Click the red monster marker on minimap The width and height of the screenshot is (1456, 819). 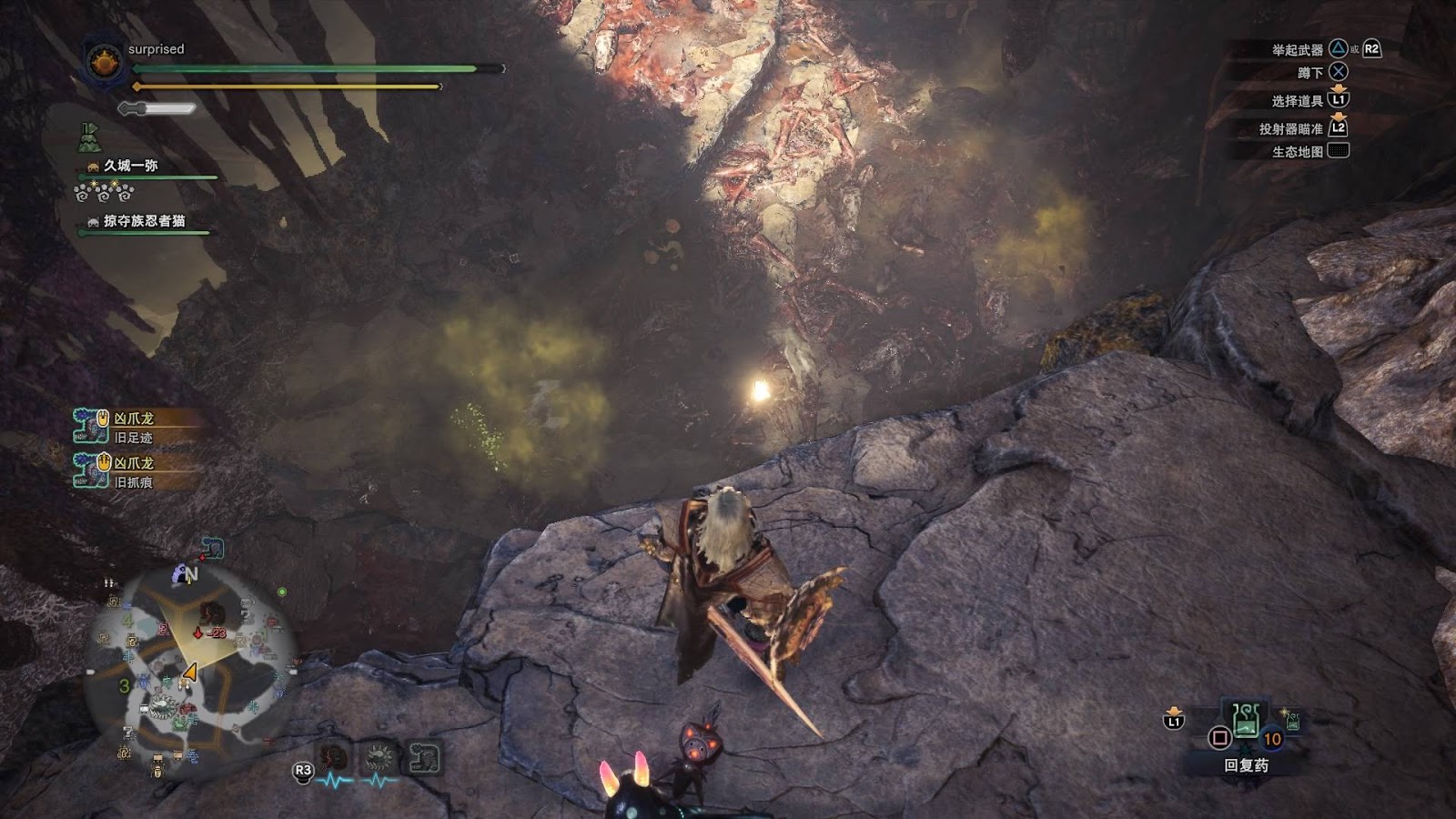pyautogui.click(x=212, y=612)
